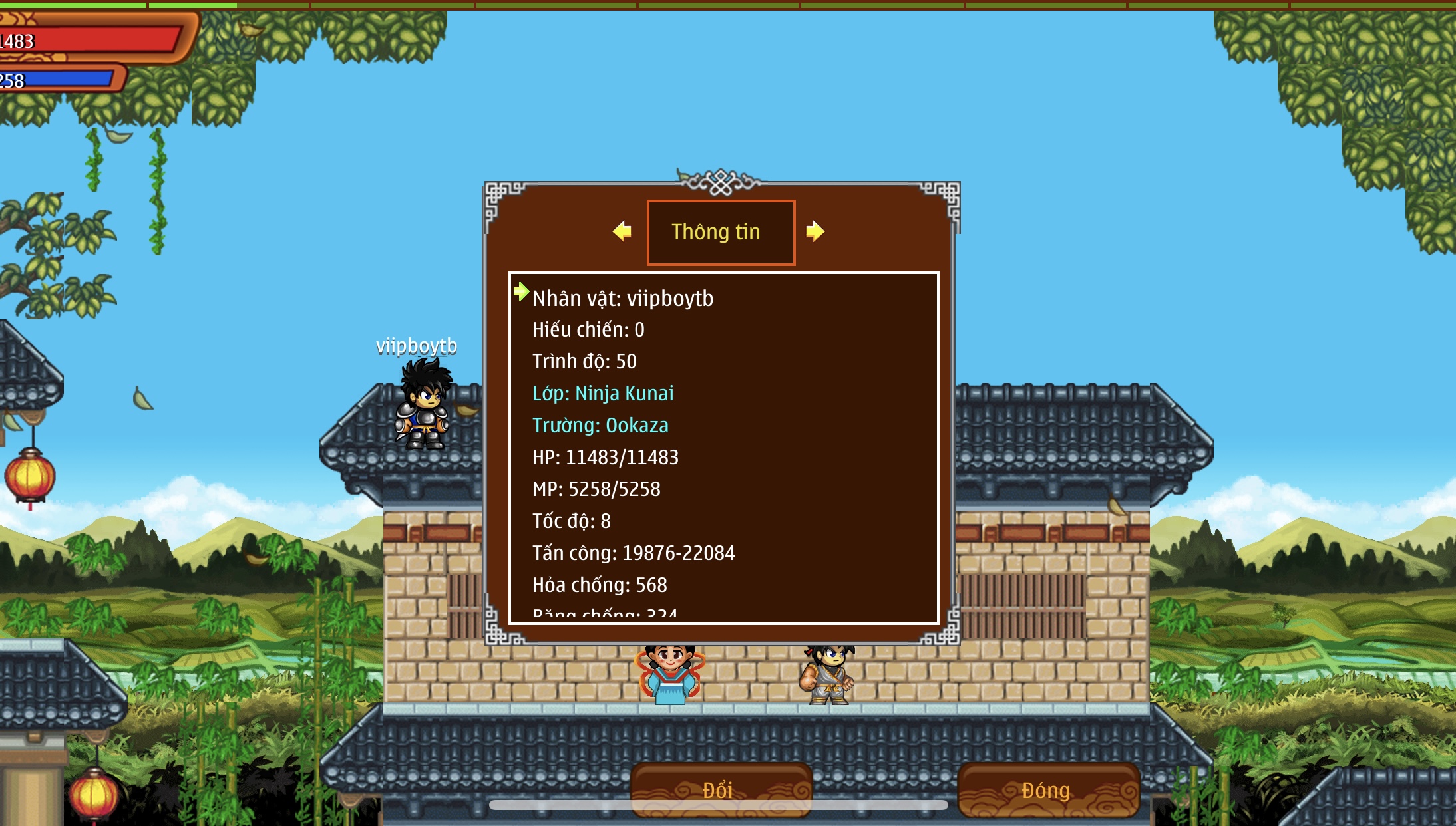Select the Nhân vật: viipboytb row
This screenshot has height=826, width=1456.
tap(623, 299)
